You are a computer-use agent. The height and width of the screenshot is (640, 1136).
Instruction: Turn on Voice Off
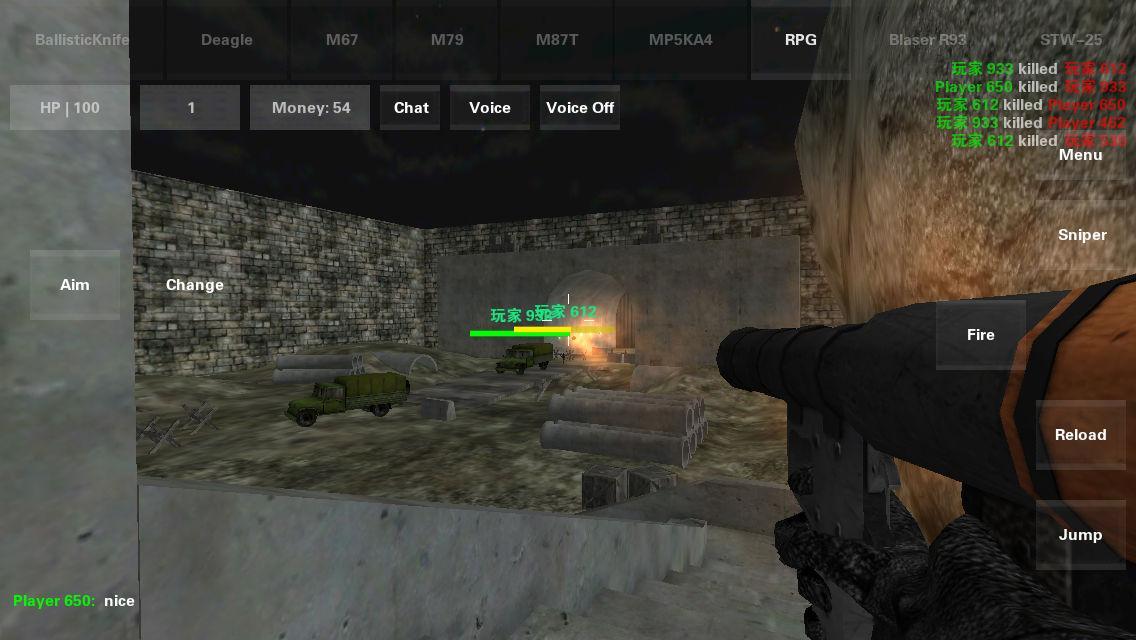point(580,108)
